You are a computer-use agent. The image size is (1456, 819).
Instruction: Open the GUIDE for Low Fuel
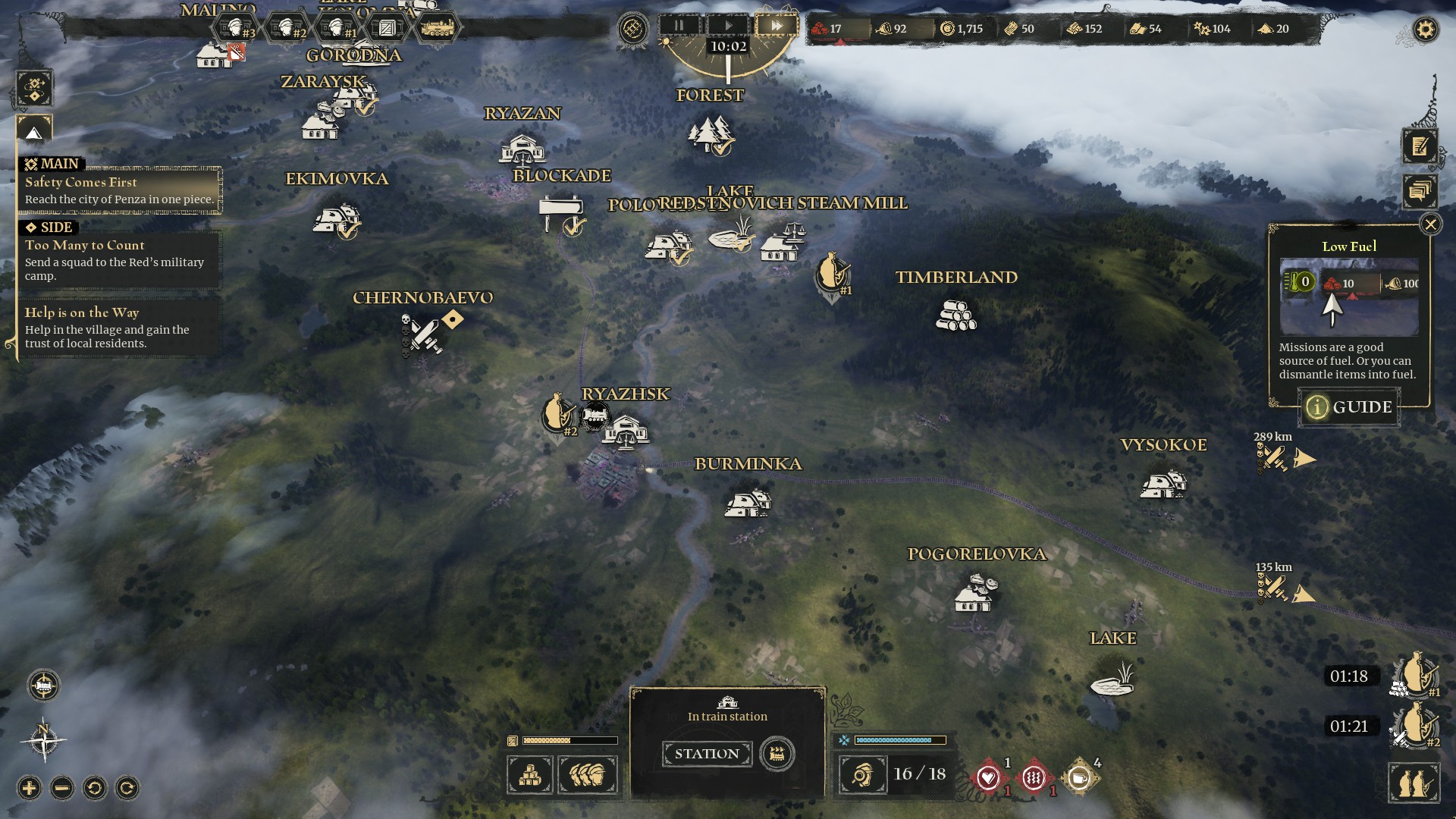click(x=1350, y=407)
